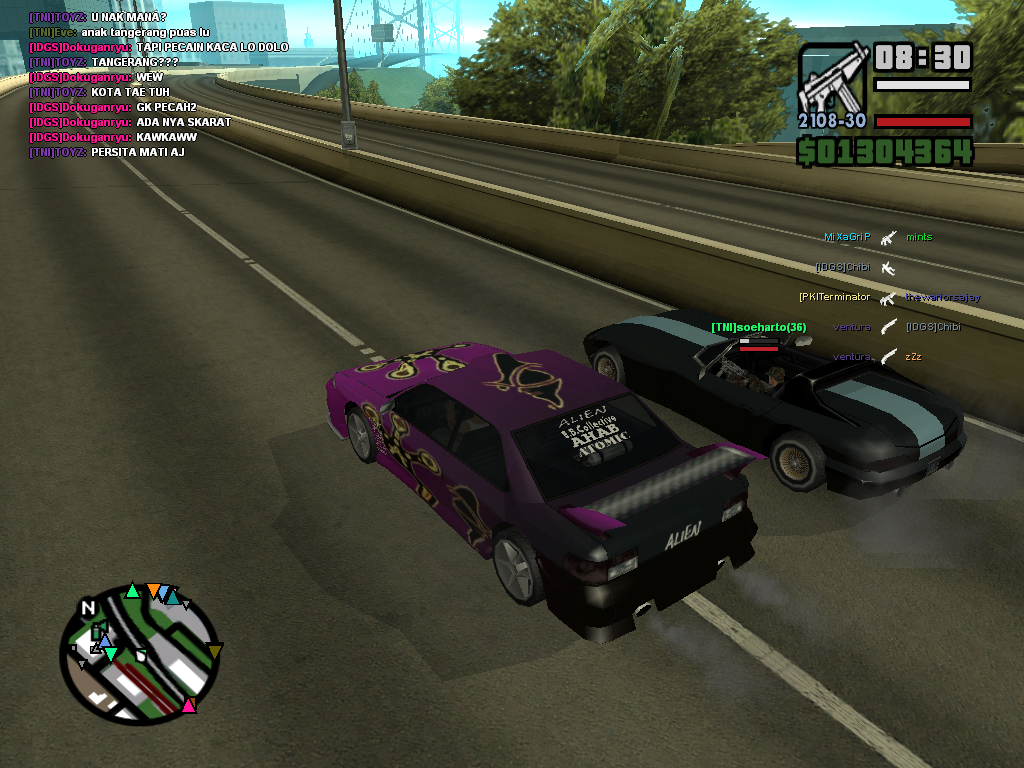1024x768 pixels.
Task: Click the [TNI]soeharto(36) player nametag
Action: click(758, 328)
